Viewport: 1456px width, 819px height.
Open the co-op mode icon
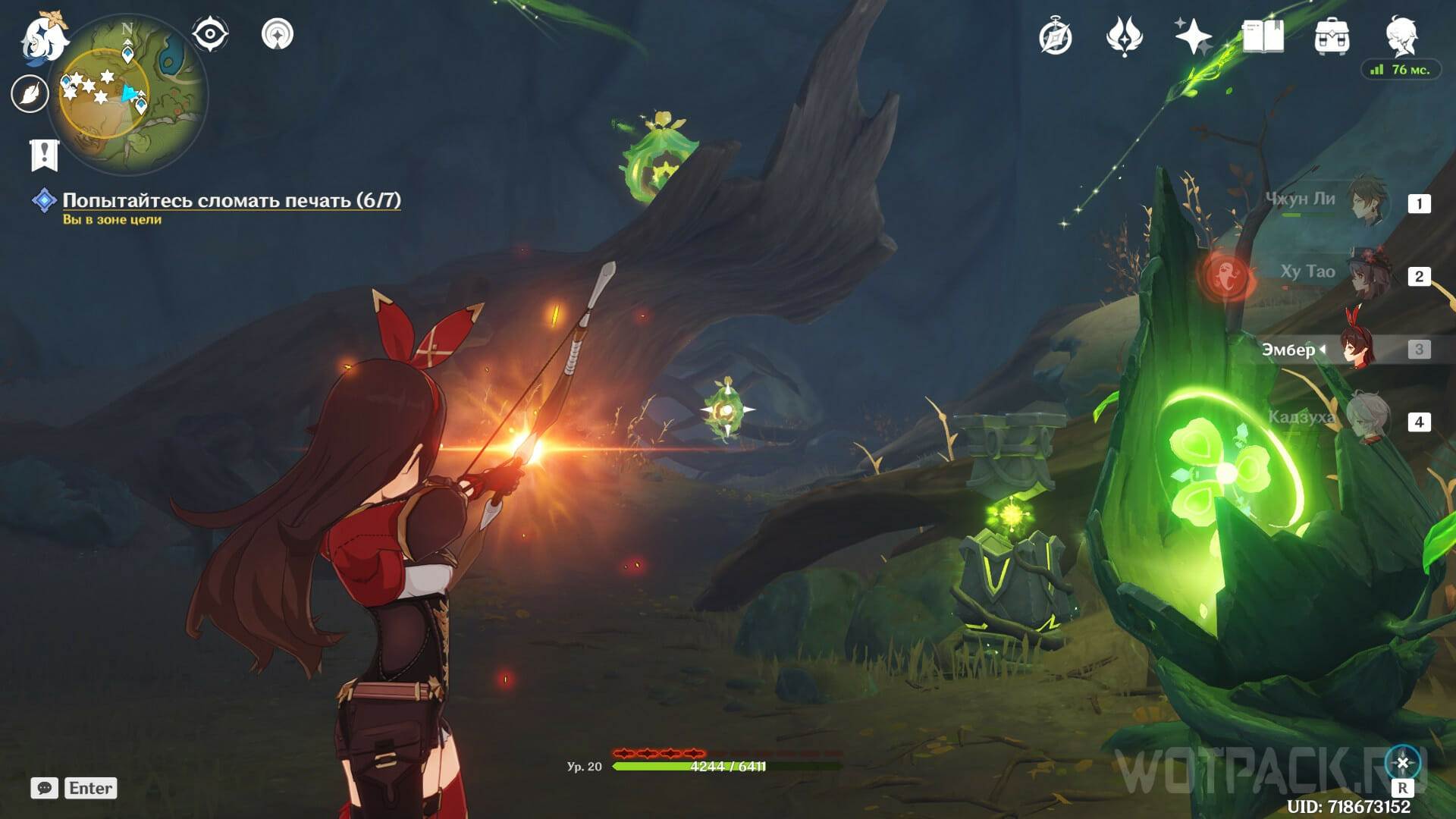278,34
